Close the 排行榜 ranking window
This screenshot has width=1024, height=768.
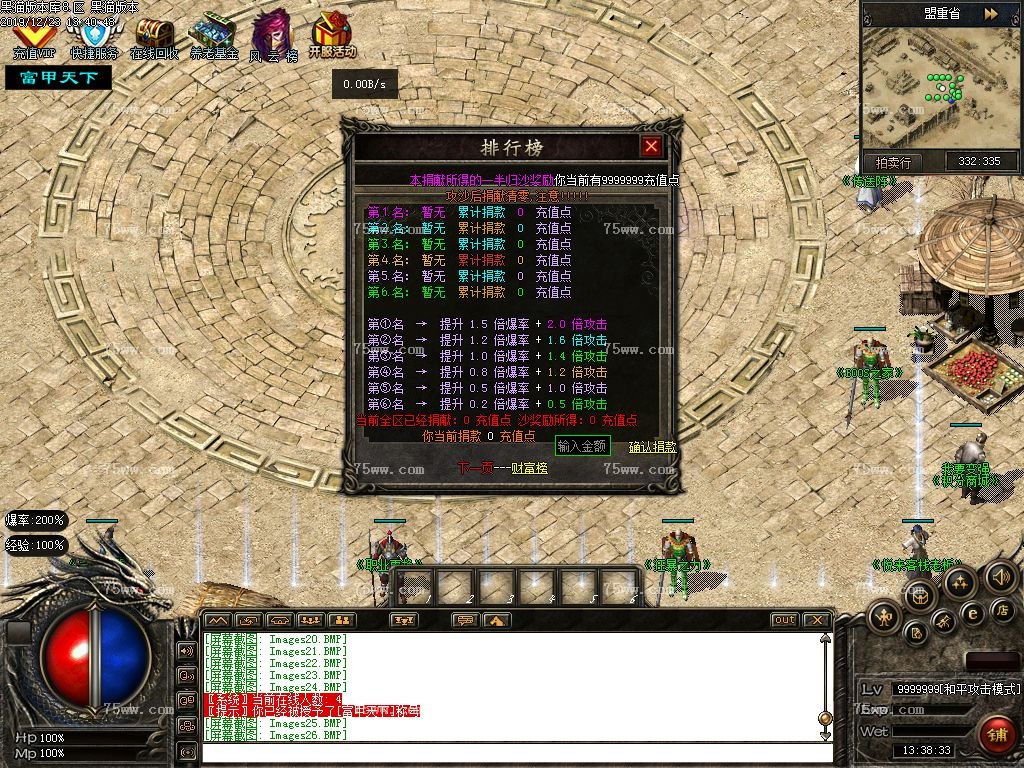tap(652, 147)
